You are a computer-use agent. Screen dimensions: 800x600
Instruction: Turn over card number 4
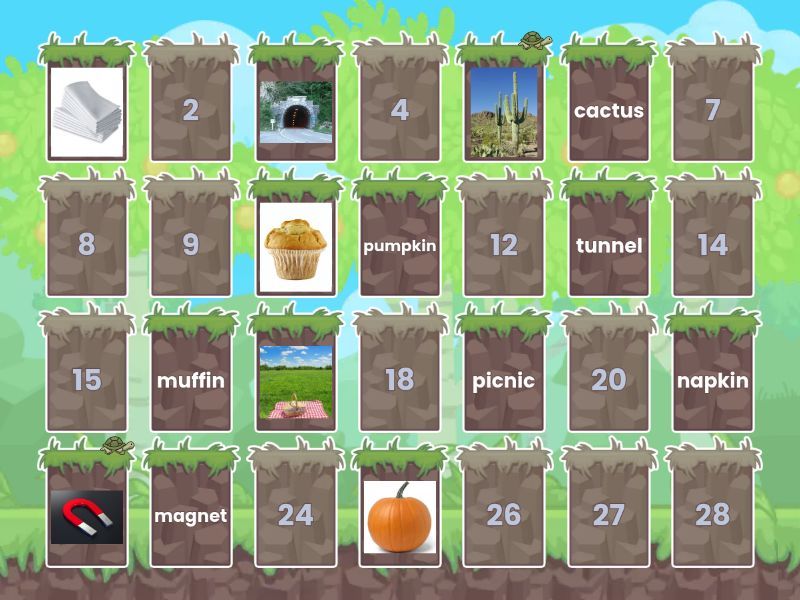click(x=399, y=110)
